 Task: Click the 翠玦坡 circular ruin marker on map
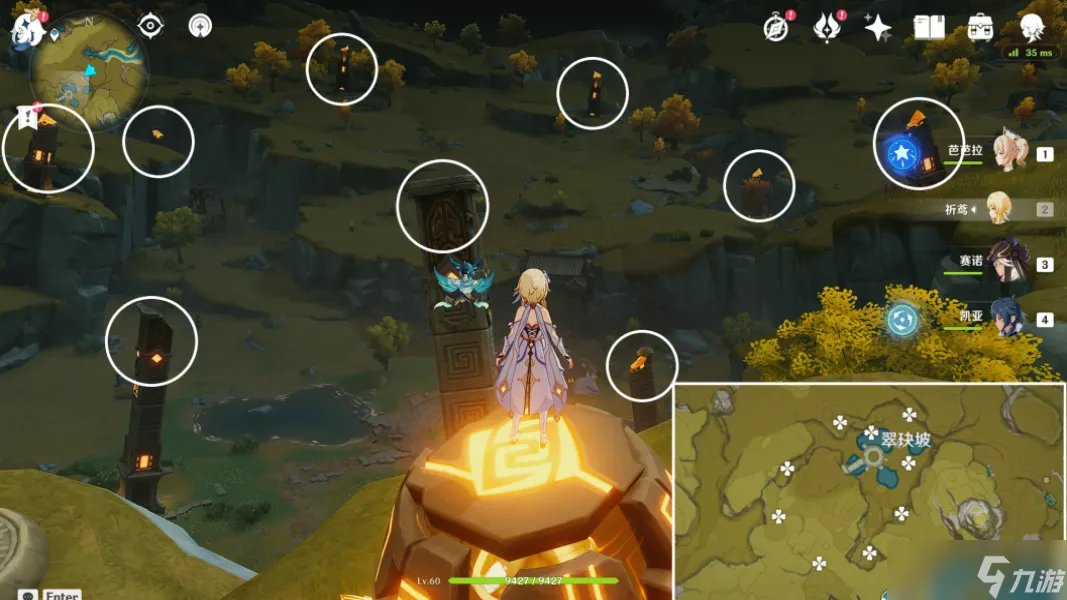point(873,457)
